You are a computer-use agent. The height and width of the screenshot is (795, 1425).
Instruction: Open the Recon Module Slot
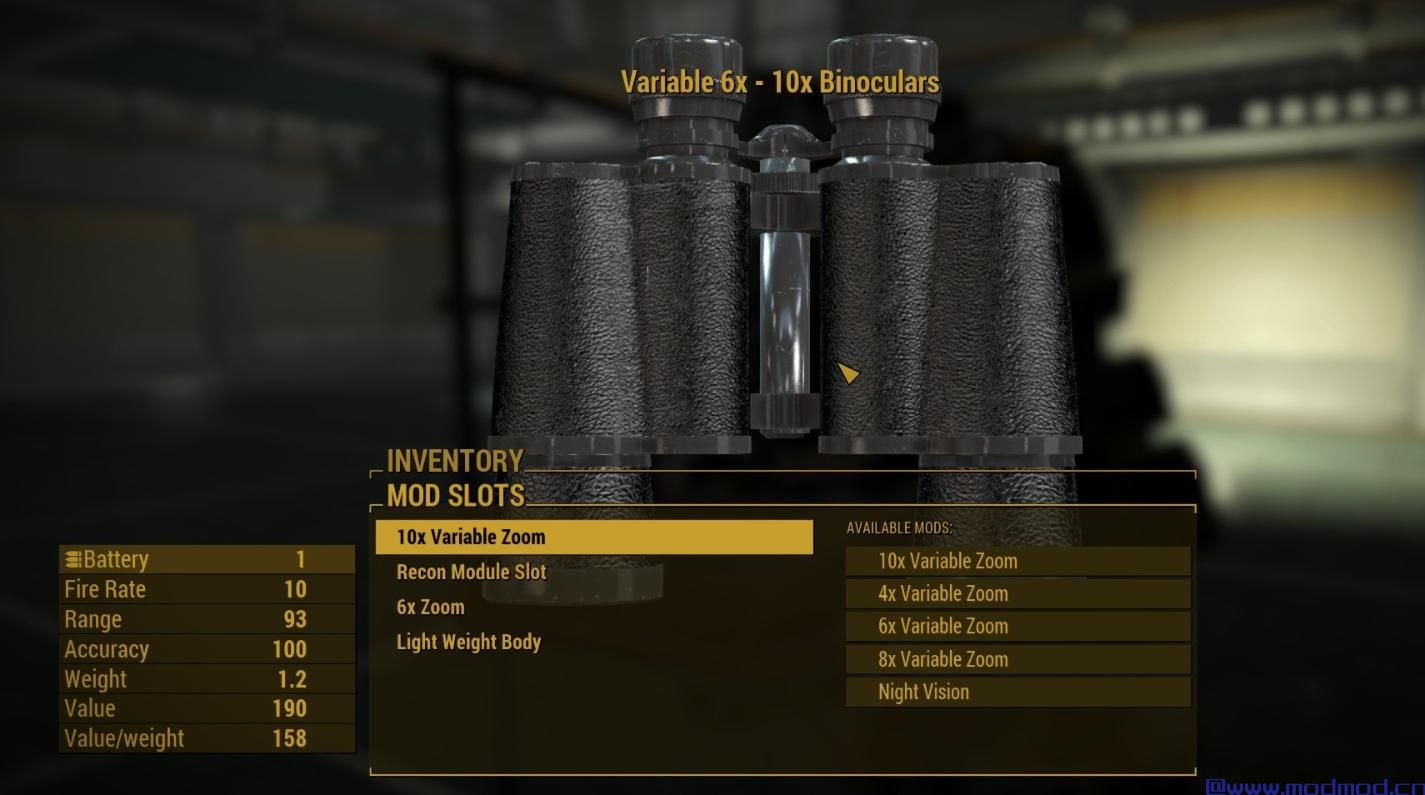point(470,572)
